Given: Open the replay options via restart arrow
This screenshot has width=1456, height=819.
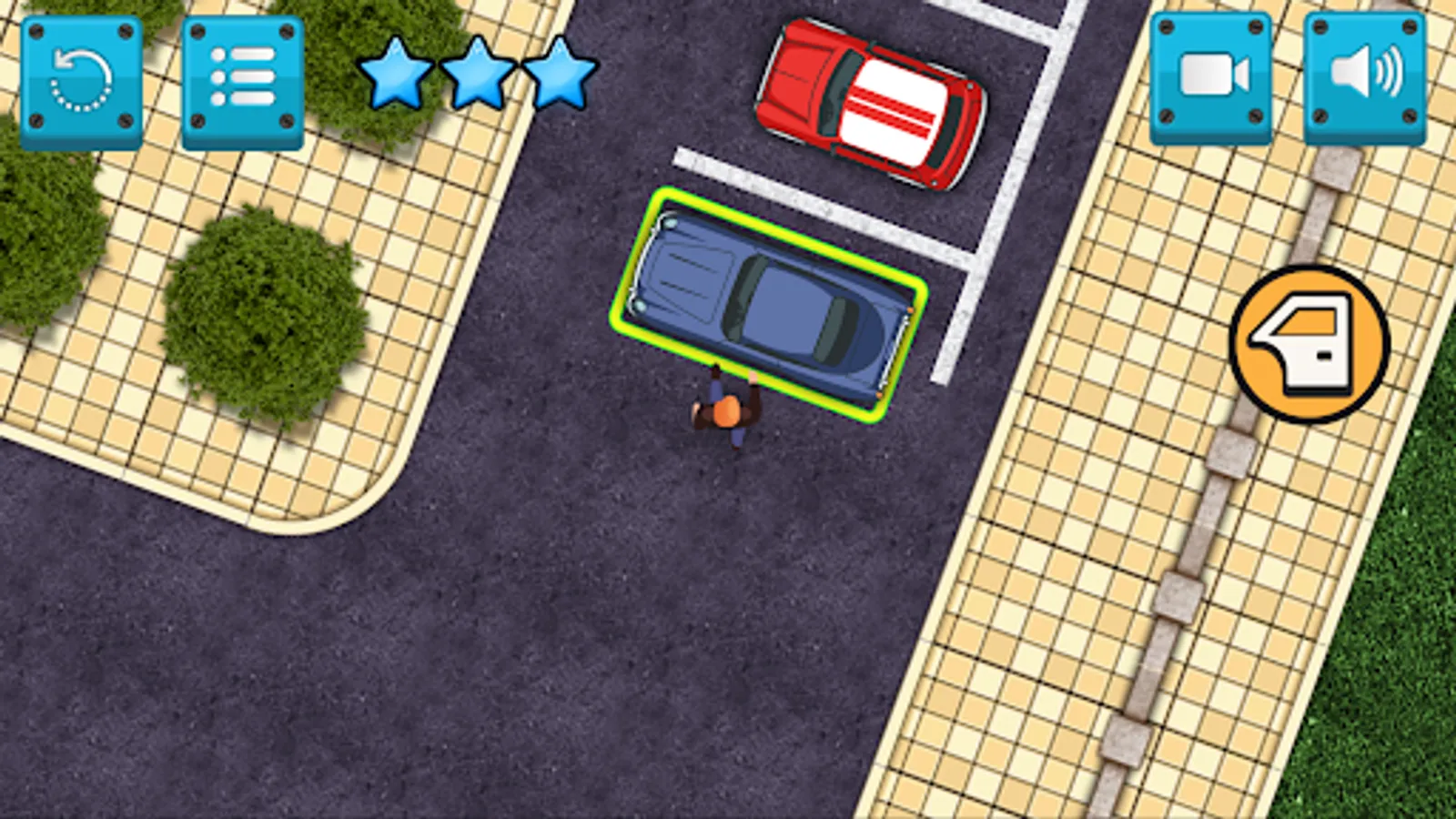Looking at the screenshot, I should click(82, 77).
